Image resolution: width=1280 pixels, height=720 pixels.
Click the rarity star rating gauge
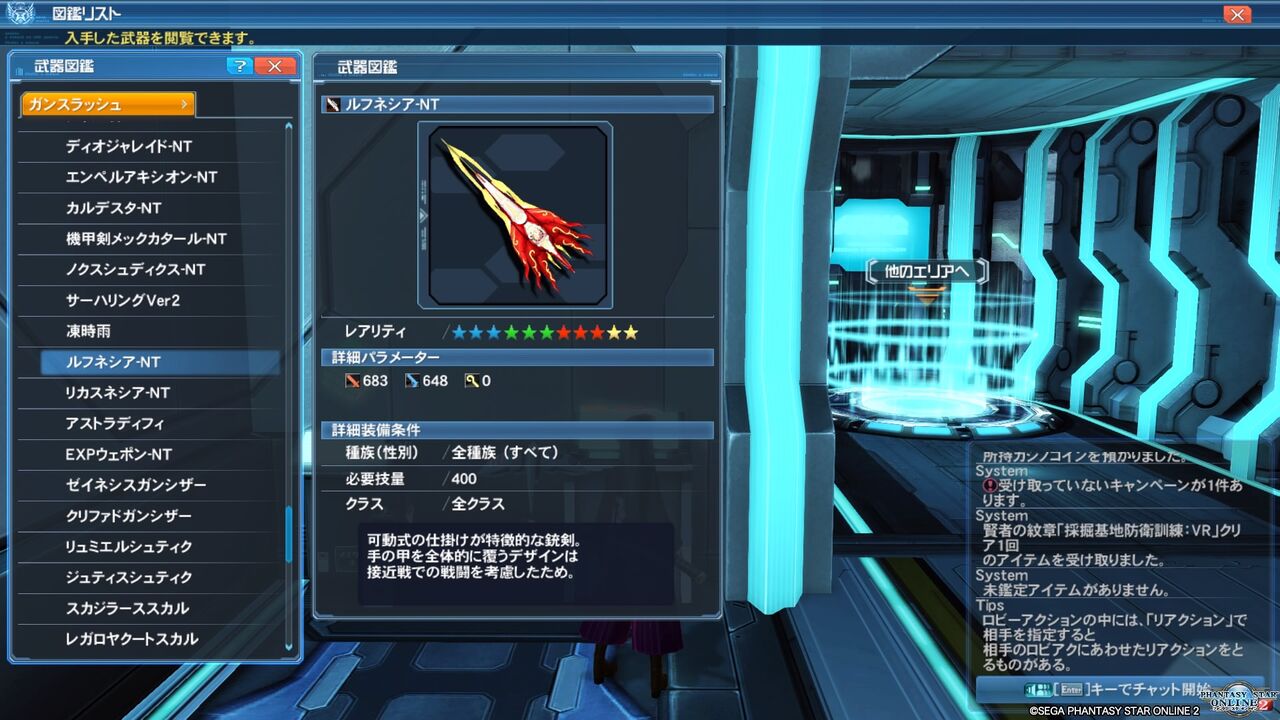coord(547,331)
